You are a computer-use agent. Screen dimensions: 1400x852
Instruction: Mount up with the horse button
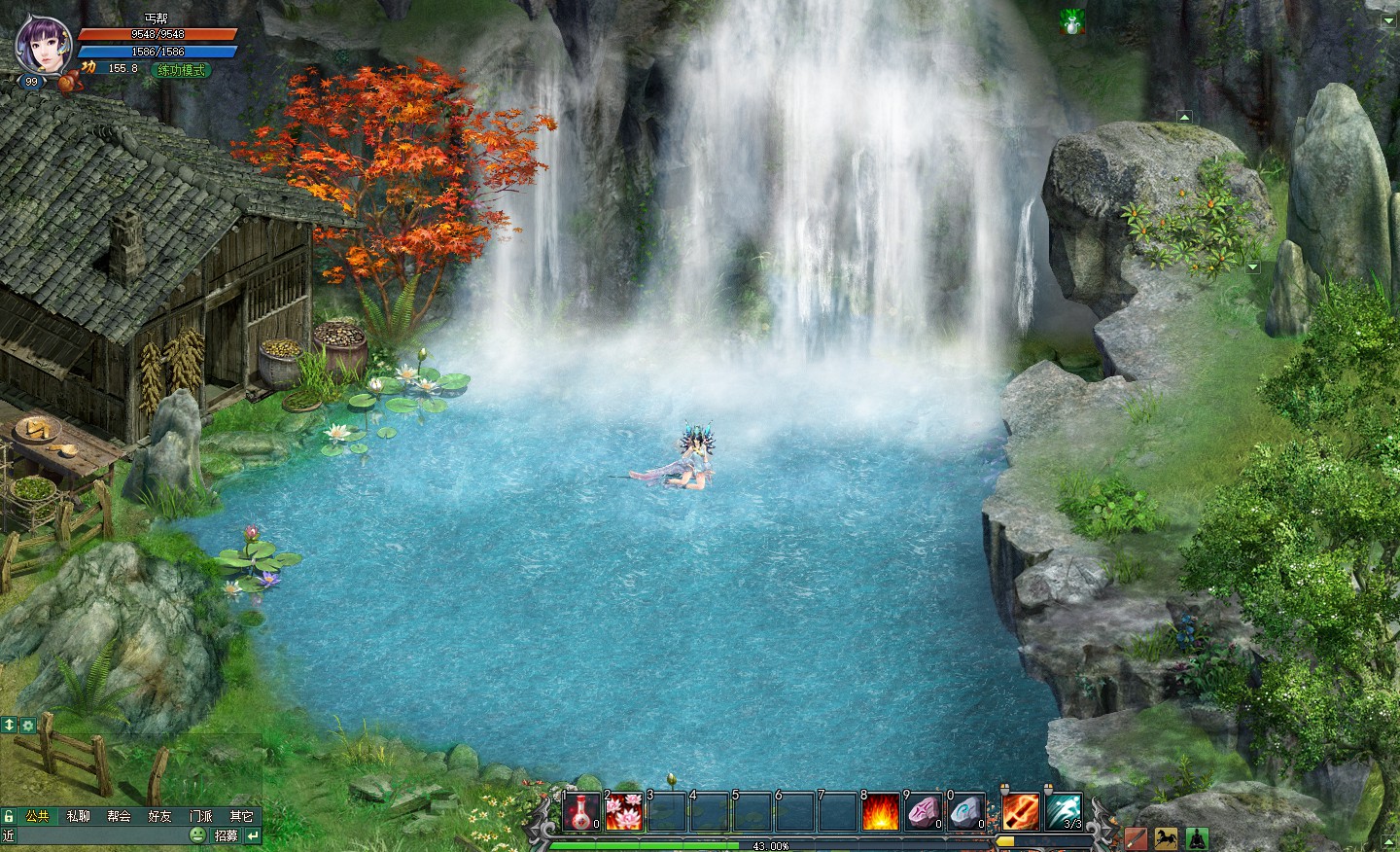click(x=1166, y=837)
